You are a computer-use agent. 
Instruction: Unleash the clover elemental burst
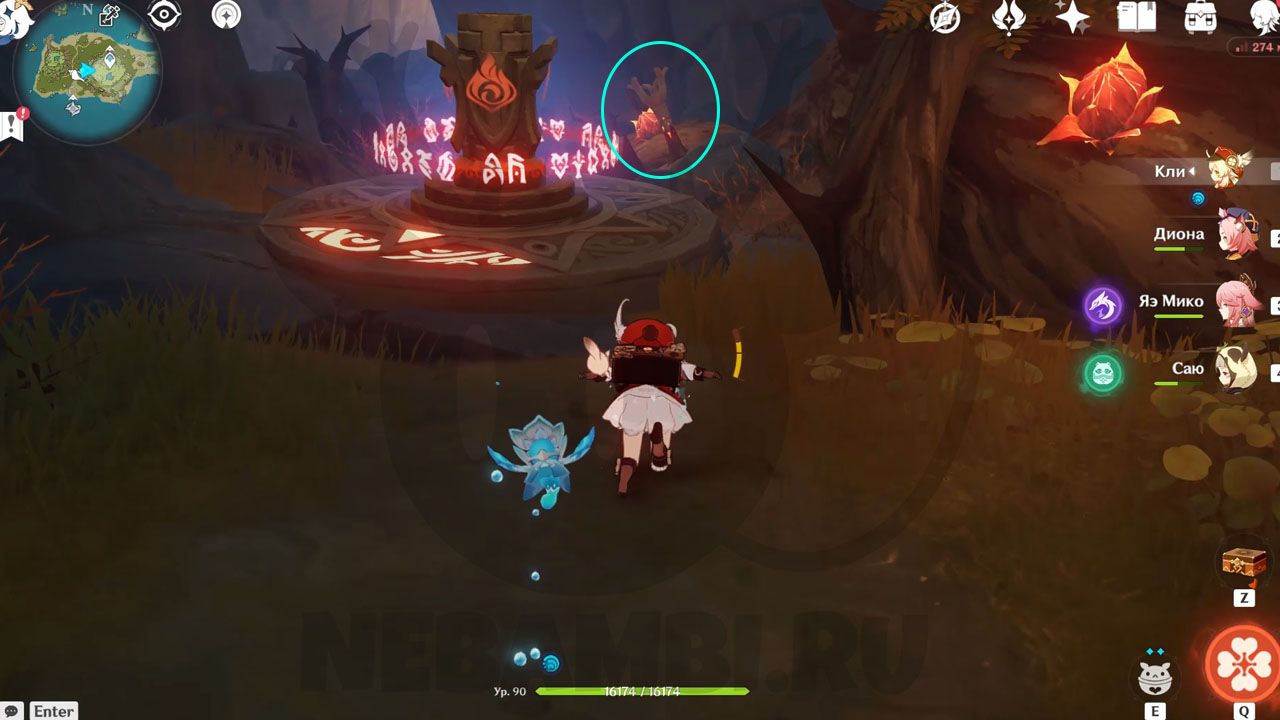pos(1243,663)
